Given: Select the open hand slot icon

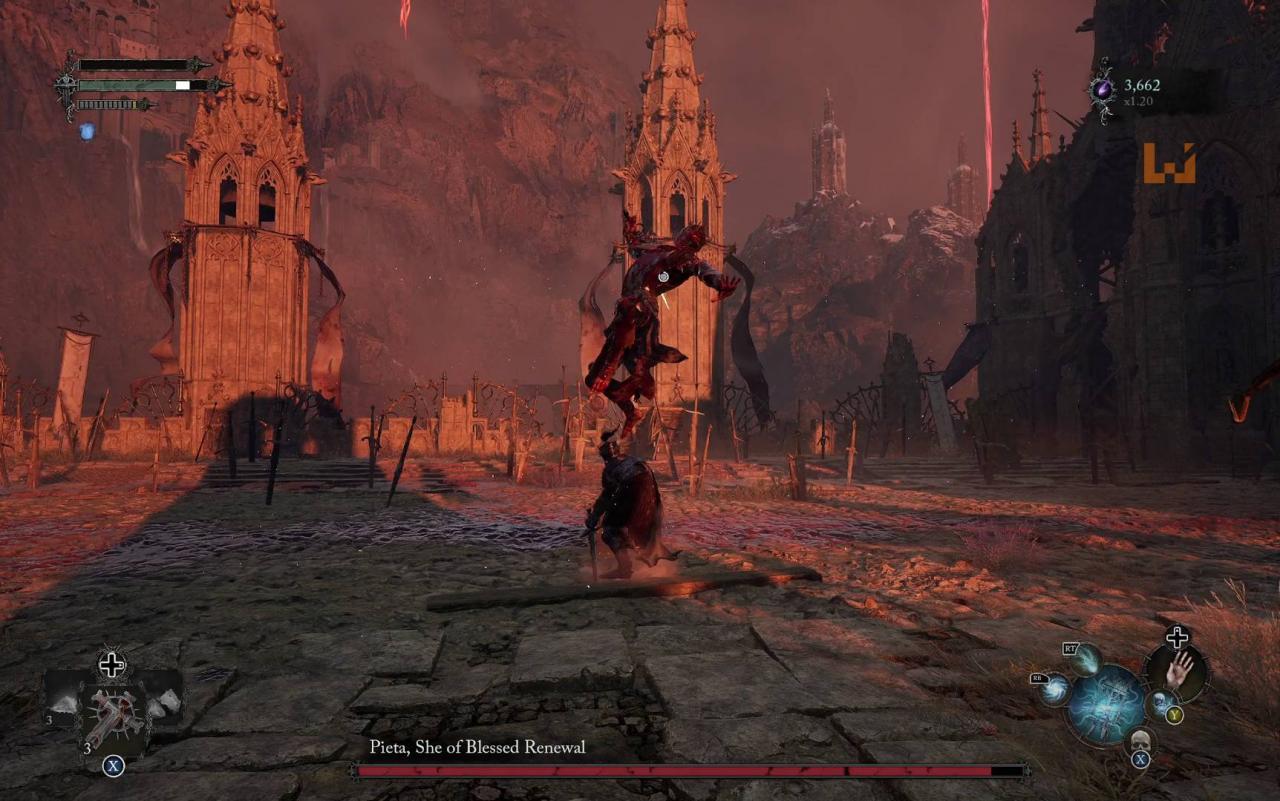Looking at the screenshot, I should 1178,669.
